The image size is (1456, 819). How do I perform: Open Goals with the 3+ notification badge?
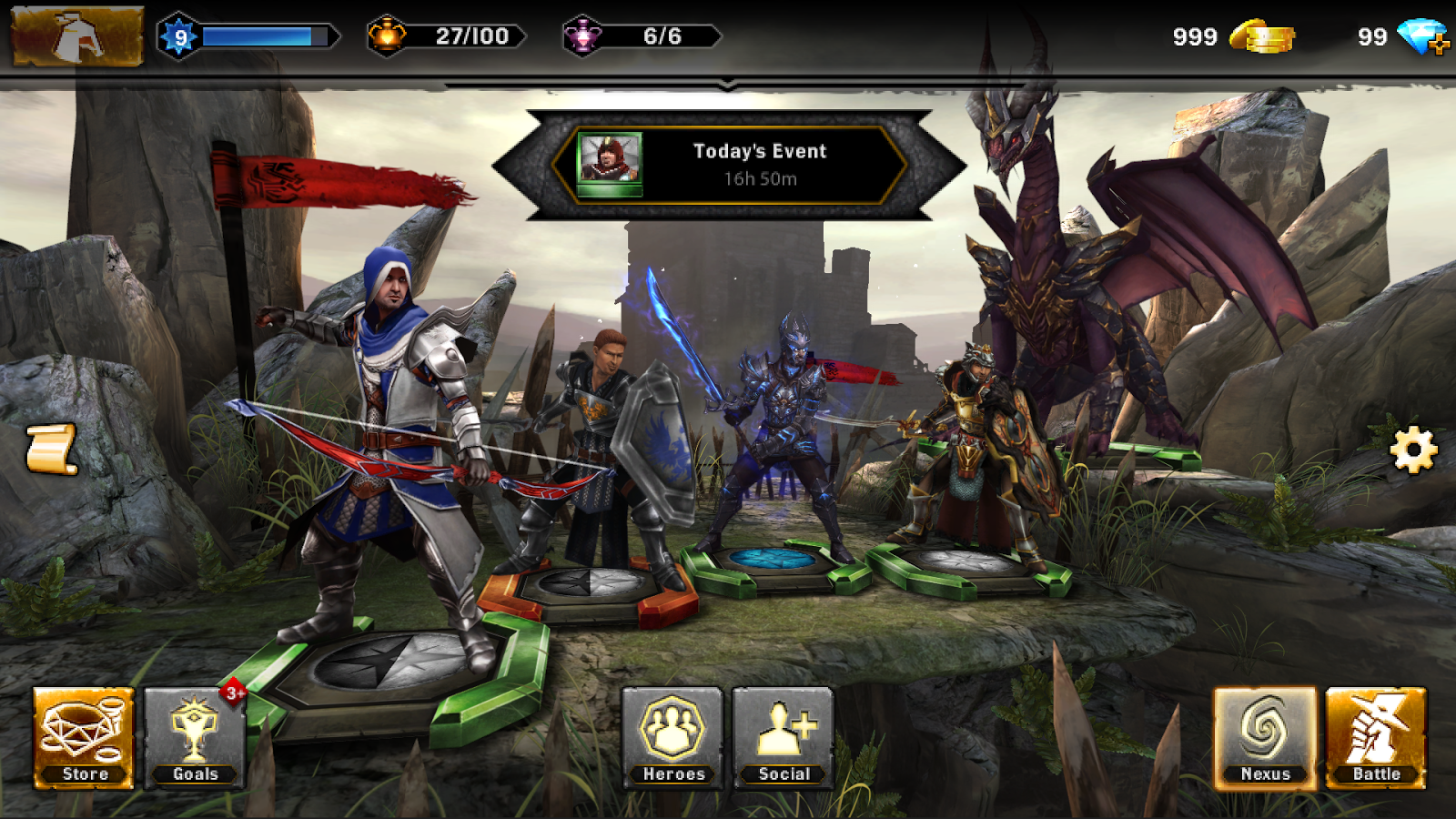pyautogui.click(x=194, y=739)
